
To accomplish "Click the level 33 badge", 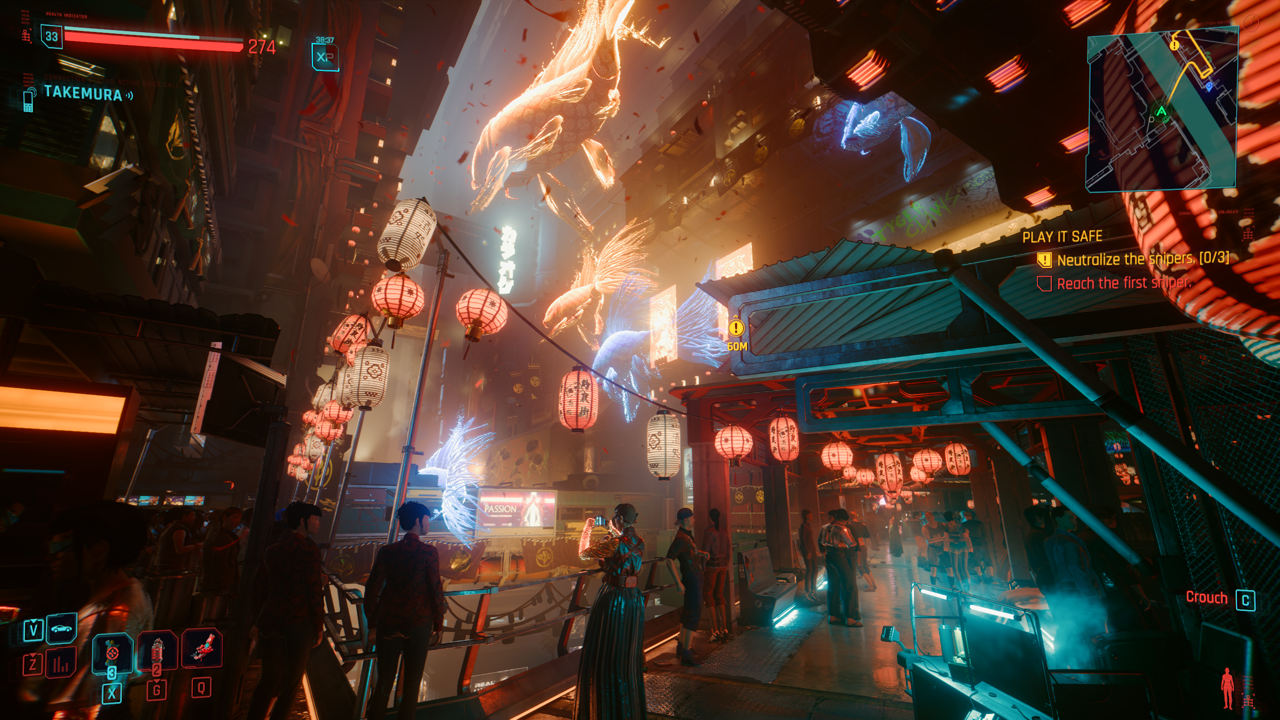I will tap(50, 37).
